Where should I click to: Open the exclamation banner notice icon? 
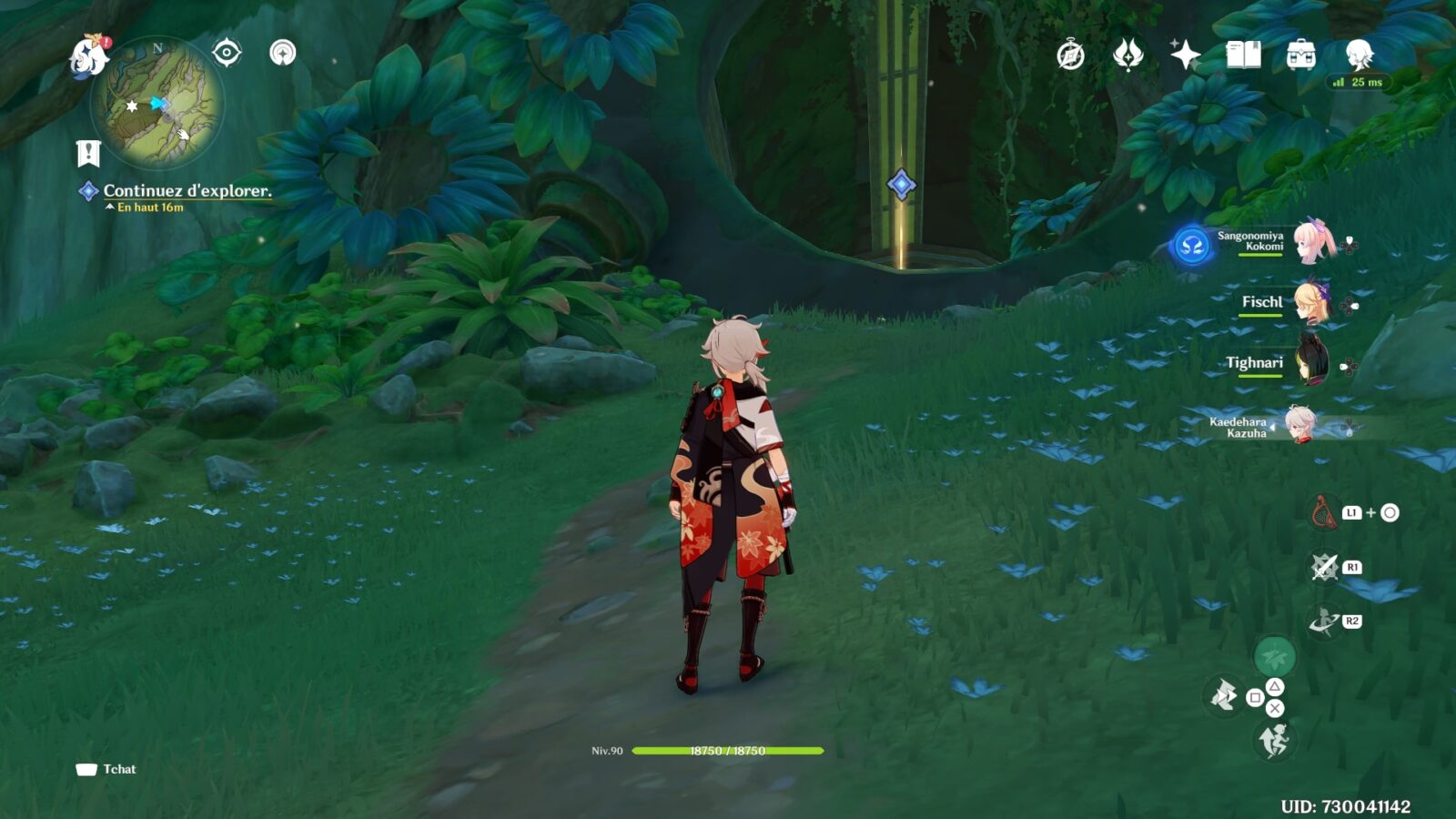[88, 154]
